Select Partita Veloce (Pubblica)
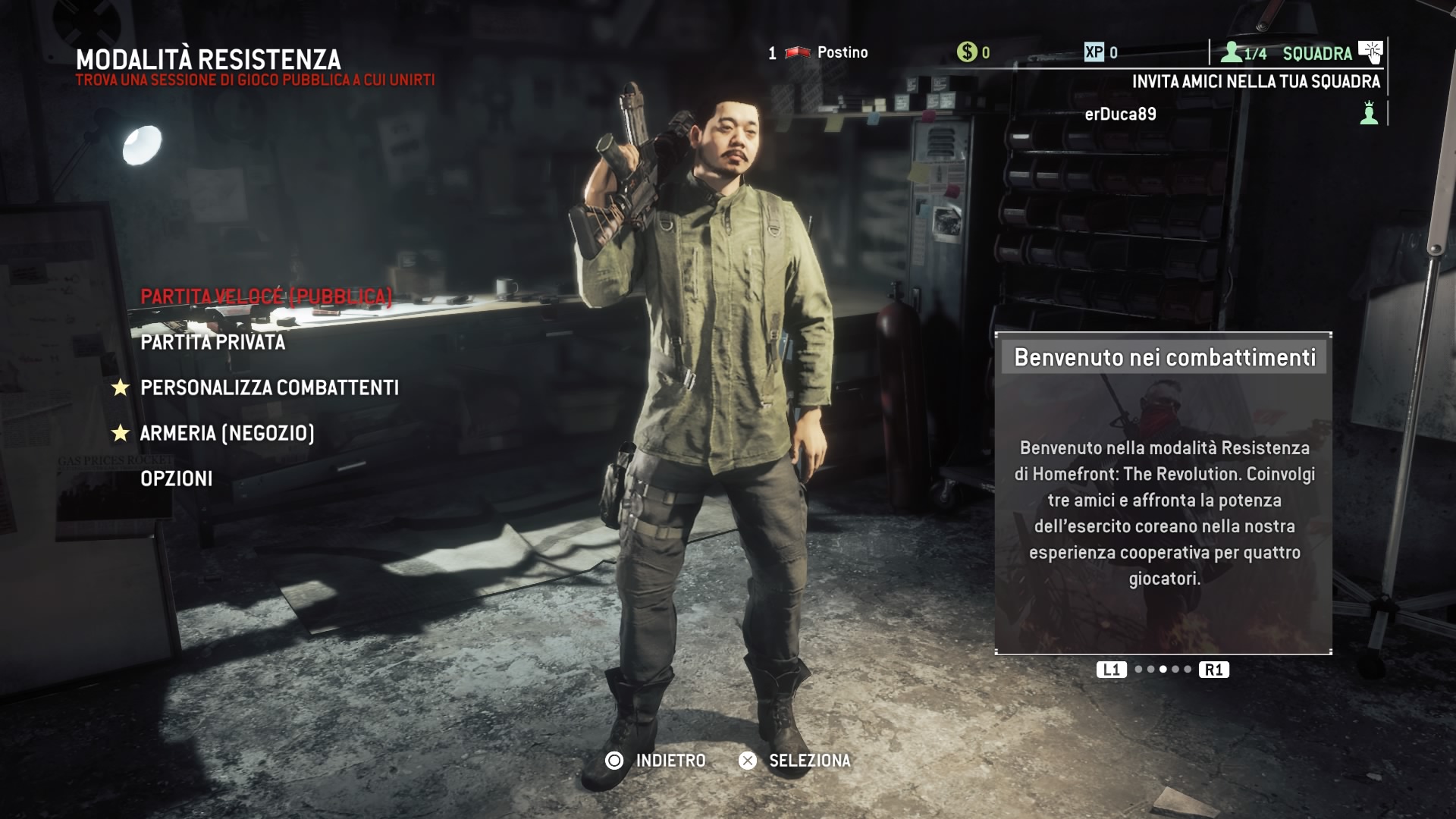Viewport: 1456px width, 819px height. (266, 297)
